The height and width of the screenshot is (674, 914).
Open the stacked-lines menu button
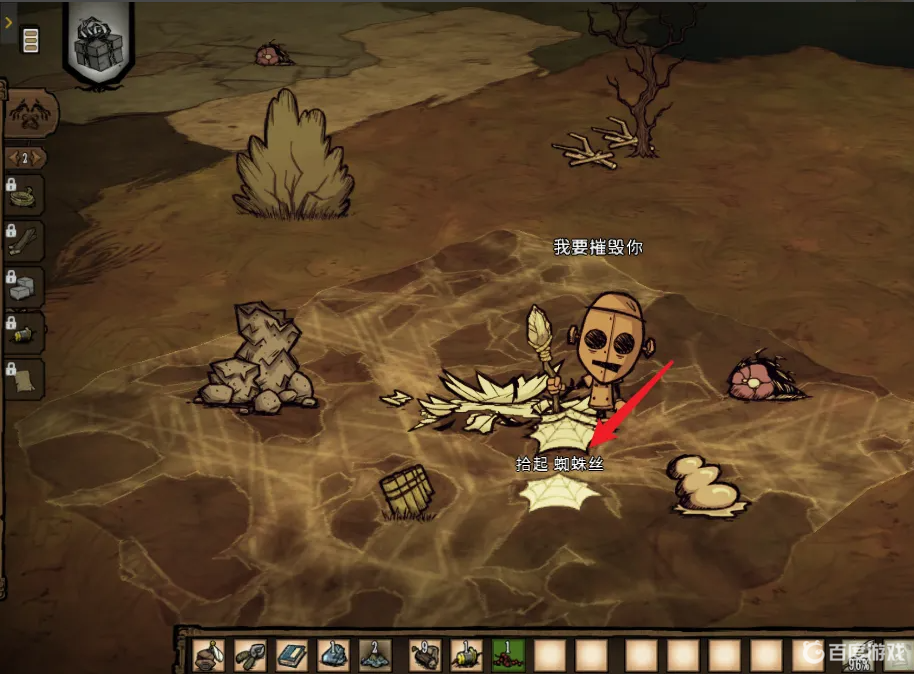pos(30,41)
